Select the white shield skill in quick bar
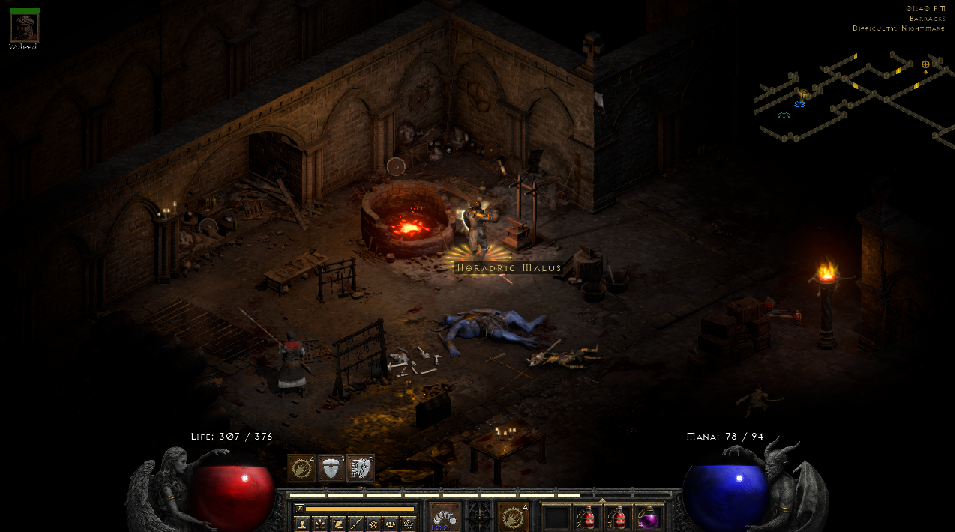Screen dimensions: 955x532 pos(331,468)
